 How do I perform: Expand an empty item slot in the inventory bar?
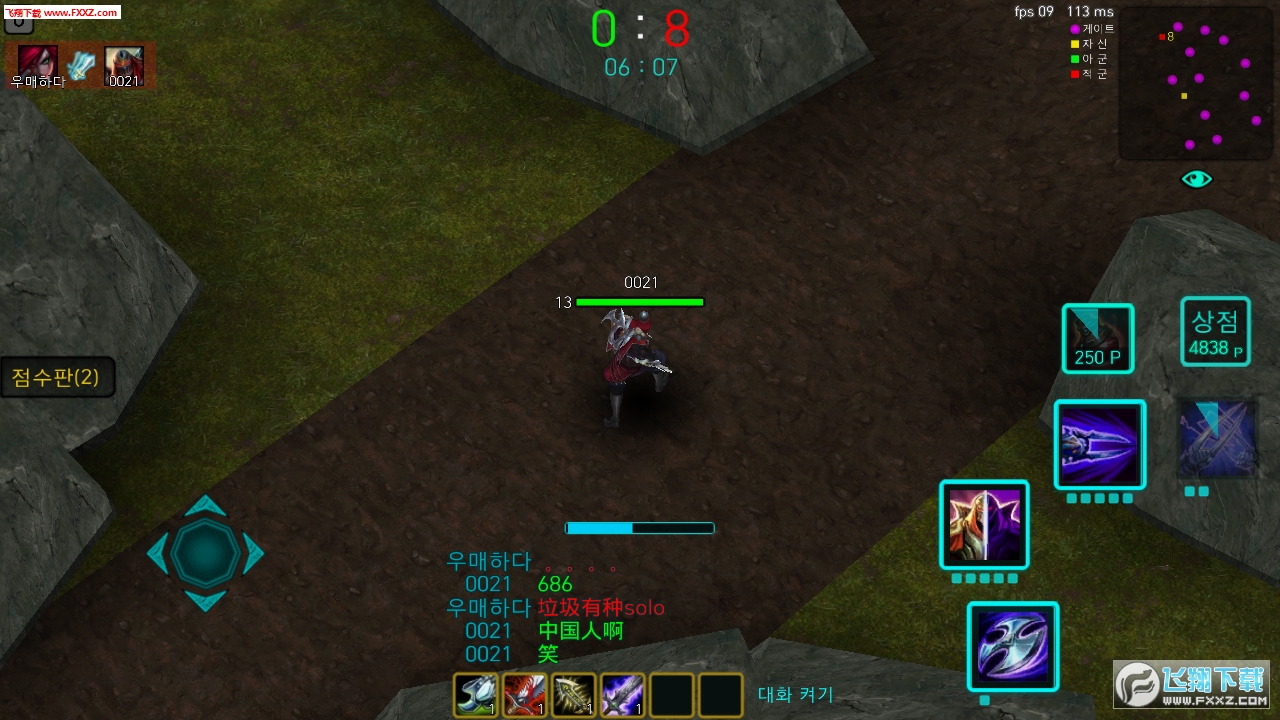[671, 694]
